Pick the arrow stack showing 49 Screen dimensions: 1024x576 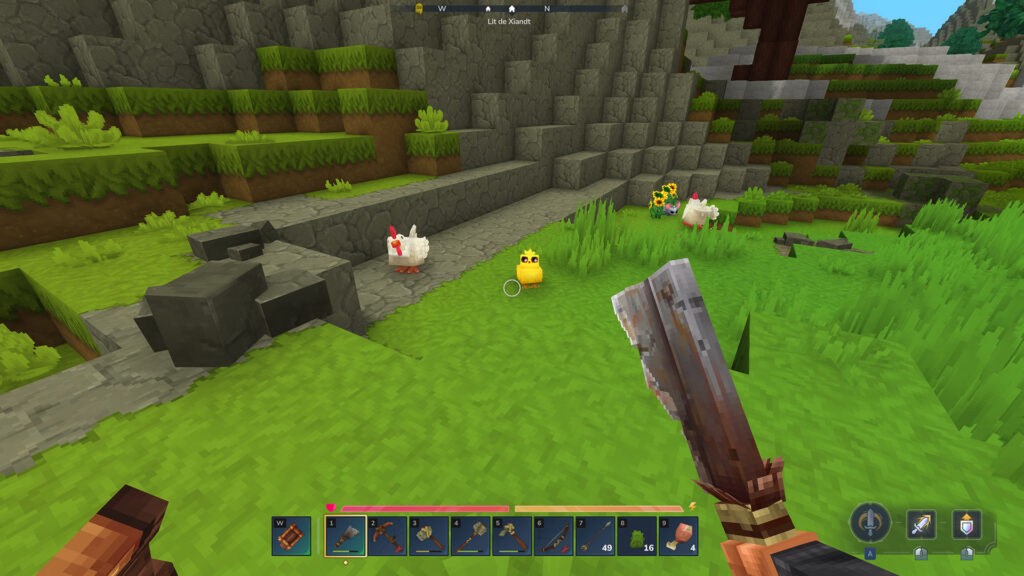(x=595, y=536)
